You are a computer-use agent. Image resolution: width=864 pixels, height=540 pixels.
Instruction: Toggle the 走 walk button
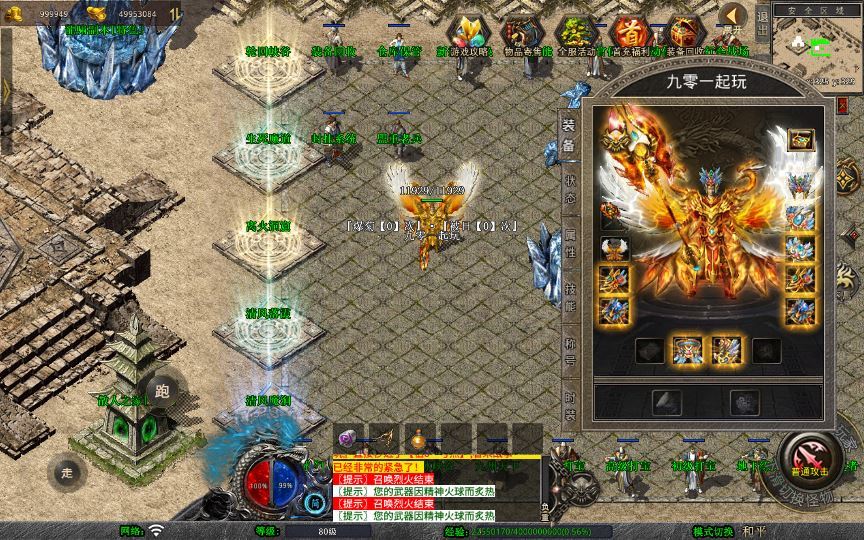tap(67, 471)
